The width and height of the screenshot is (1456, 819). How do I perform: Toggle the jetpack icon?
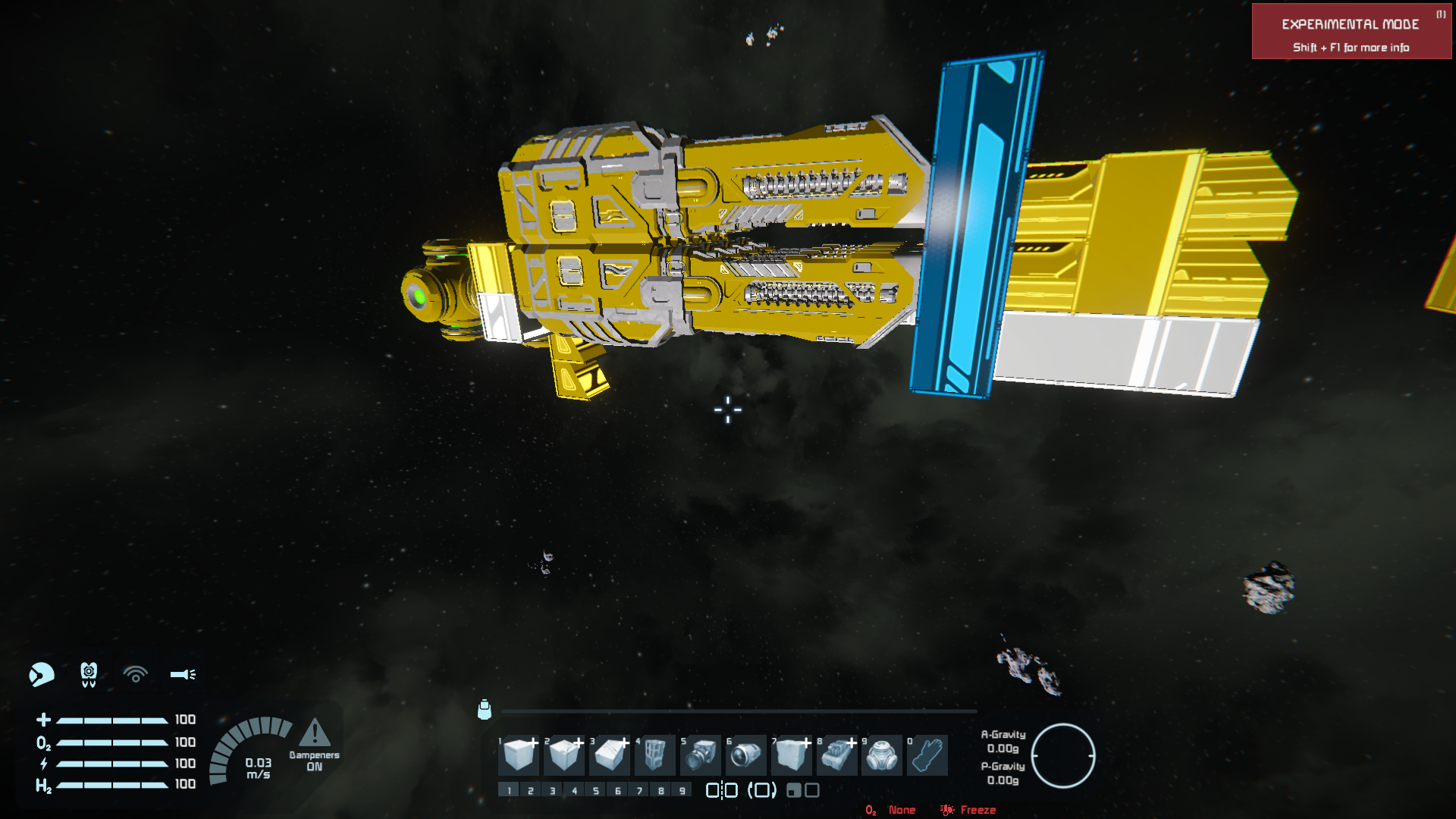89,674
